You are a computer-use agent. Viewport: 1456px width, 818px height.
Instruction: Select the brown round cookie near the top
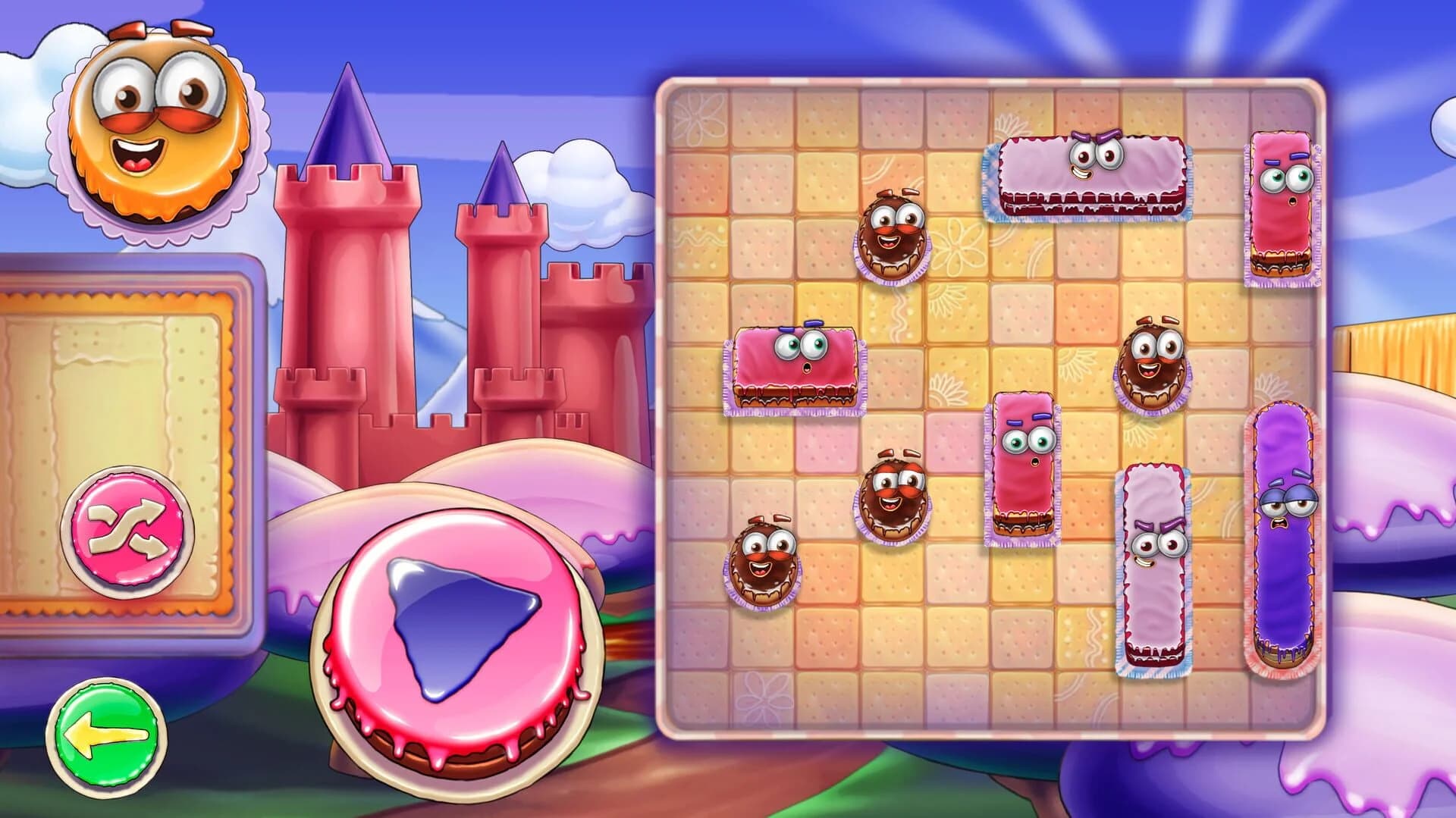click(x=895, y=235)
